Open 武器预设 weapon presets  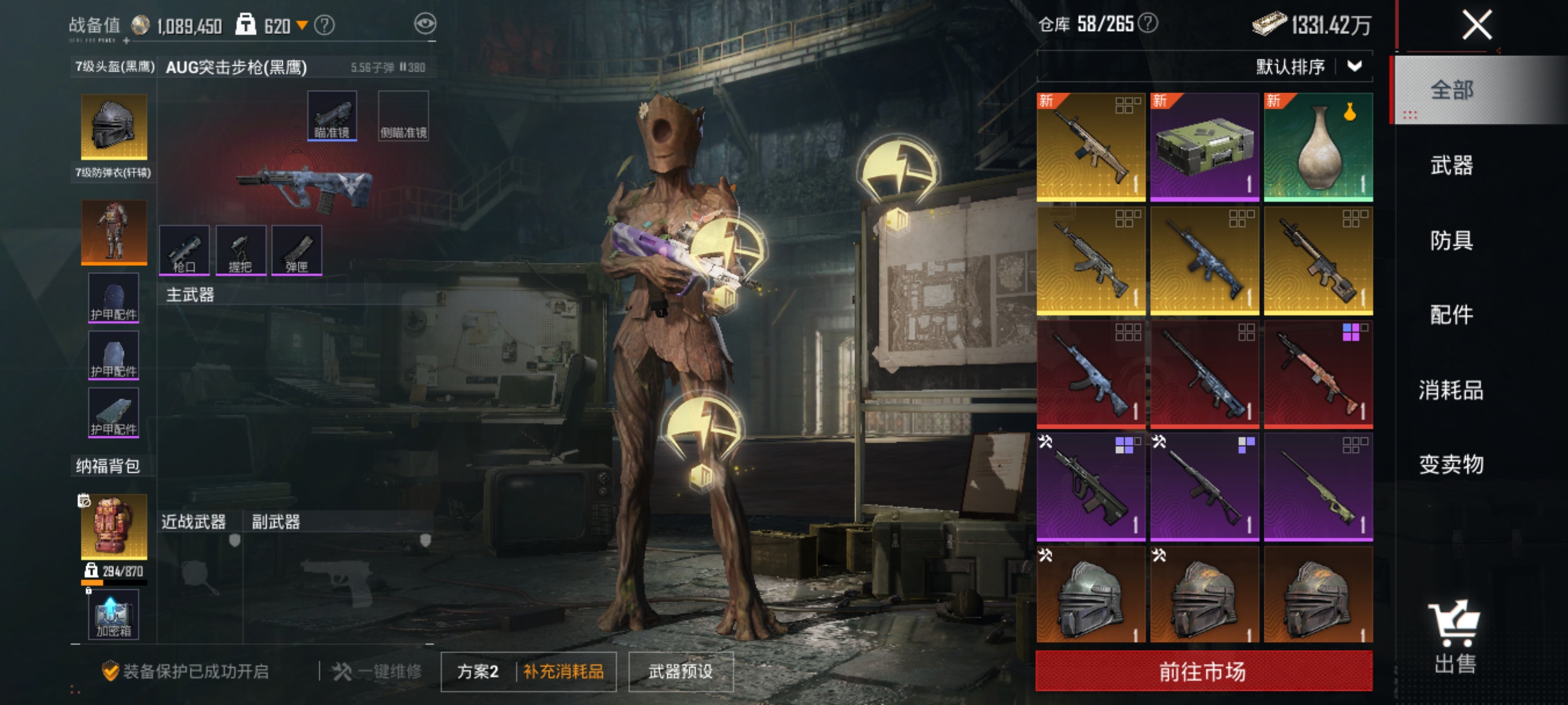tap(681, 671)
